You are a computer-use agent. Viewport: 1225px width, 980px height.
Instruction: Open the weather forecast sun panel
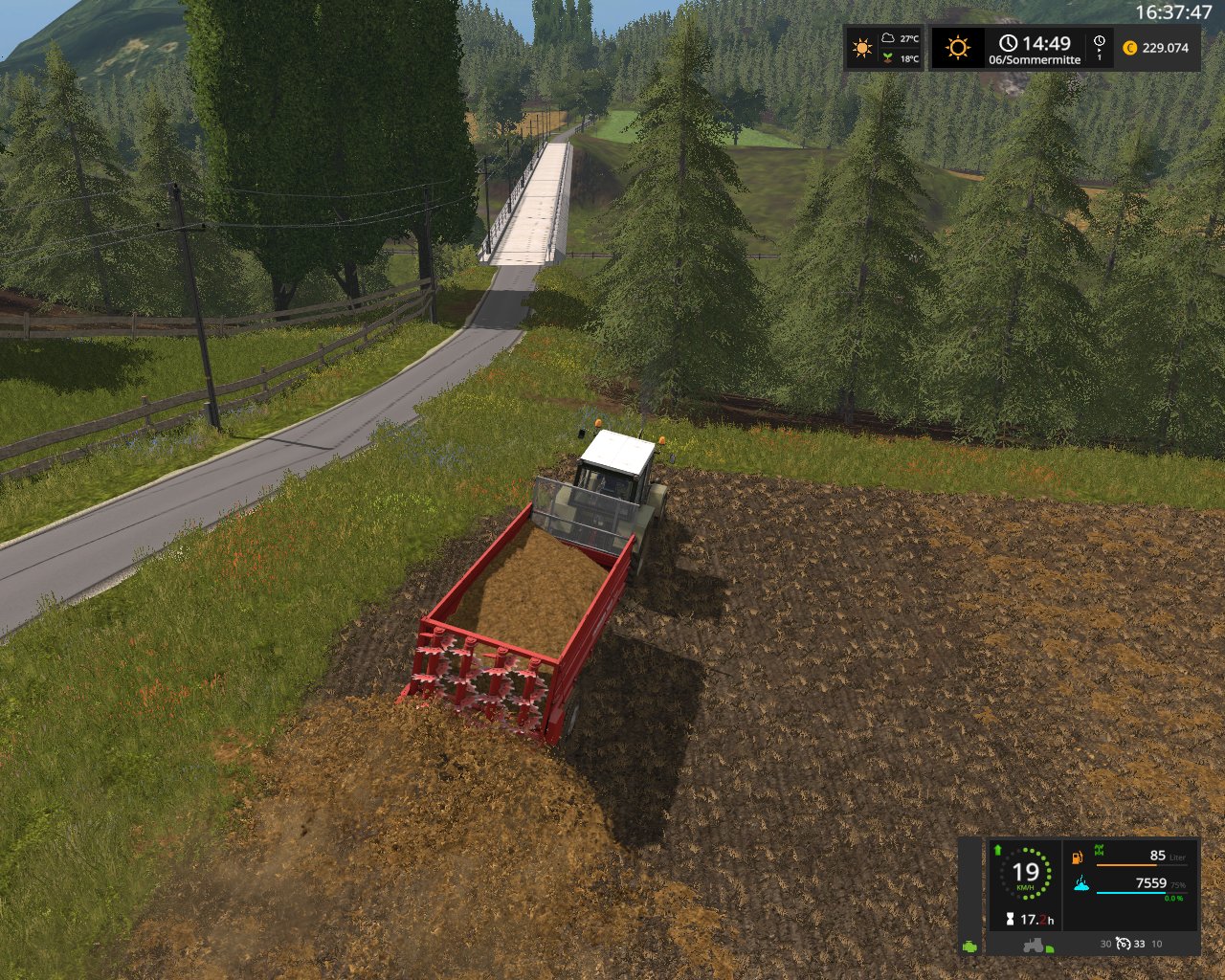pyautogui.click(x=862, y=48)
